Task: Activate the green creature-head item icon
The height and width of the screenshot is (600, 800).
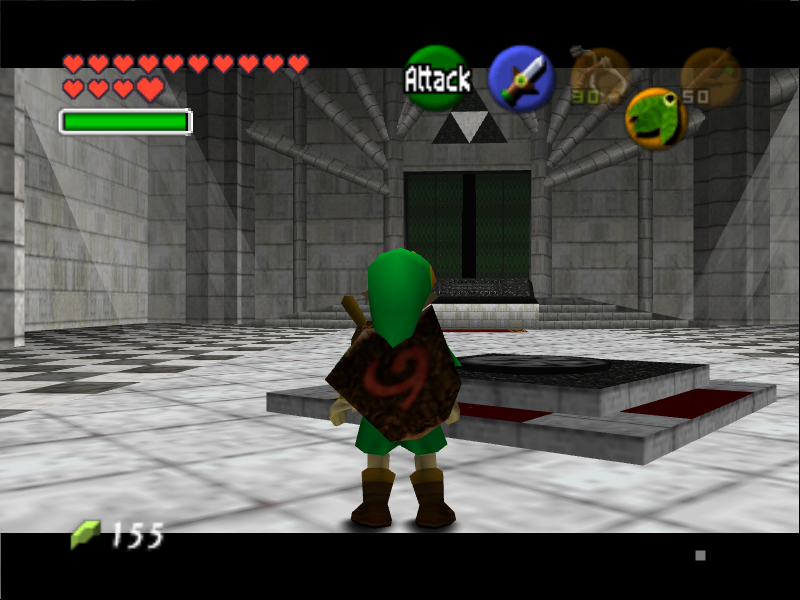Action: tap(655, 117)
